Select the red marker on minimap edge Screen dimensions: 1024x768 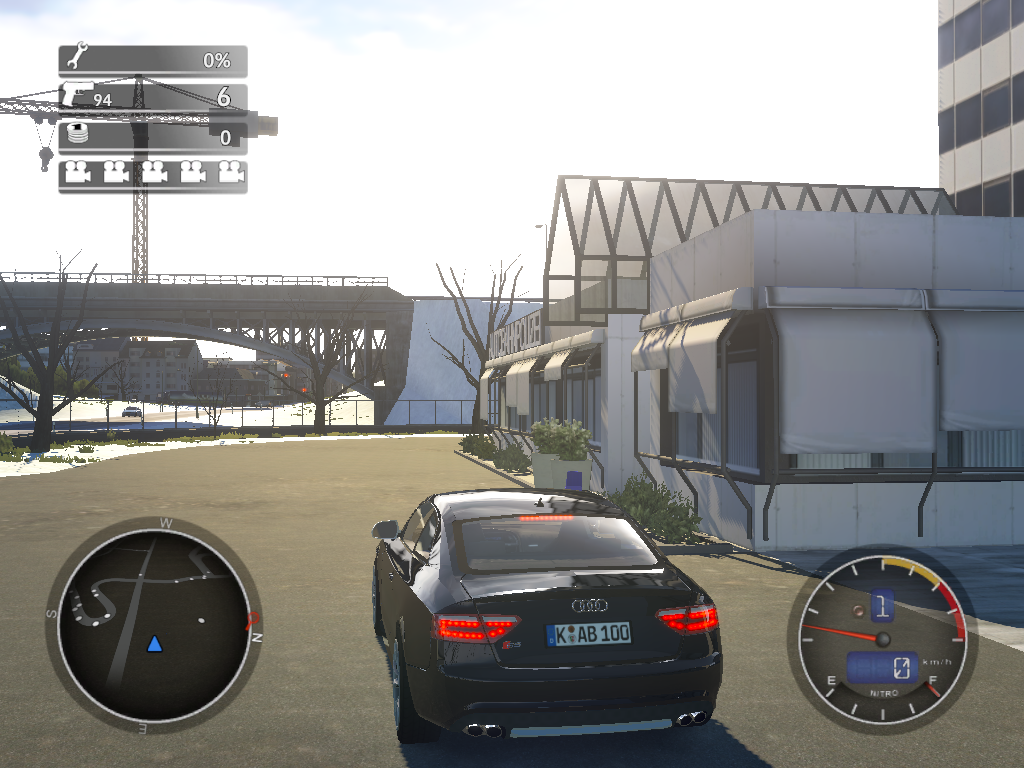point(253,619)
